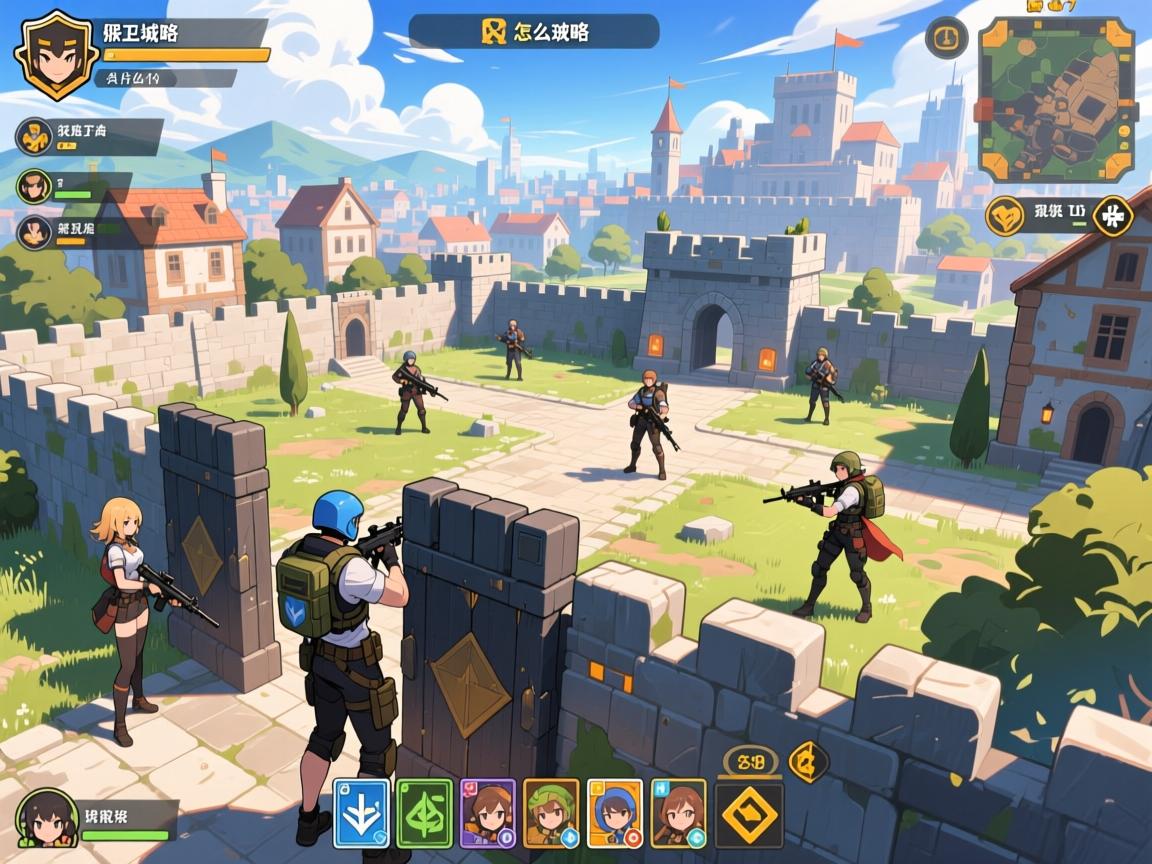This screenshot has height=864, width=1152.
Task: Select the dark-haired portrait at bottom left
Action: pos(45,818)
